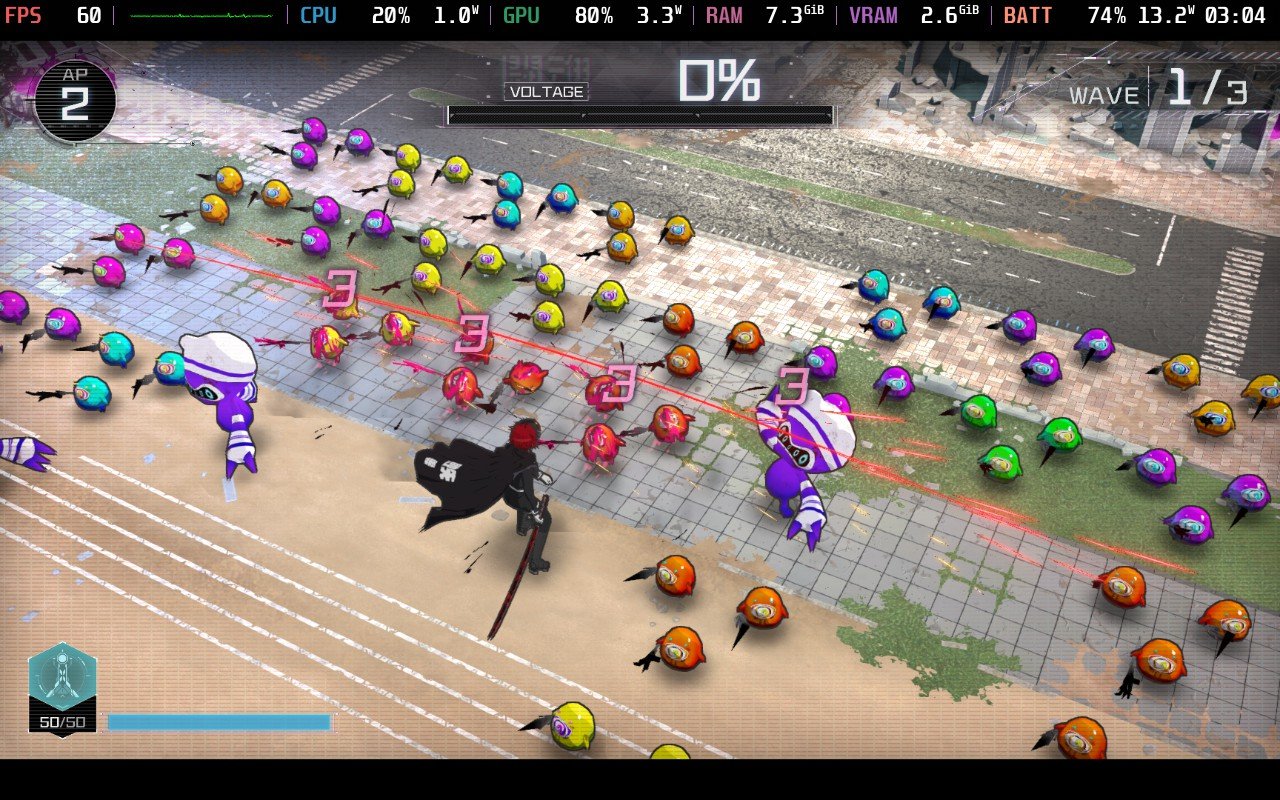Click the blue weapon cooldown bar
Viewport: 1280px width, 800px height.
(x=220, y=722)
